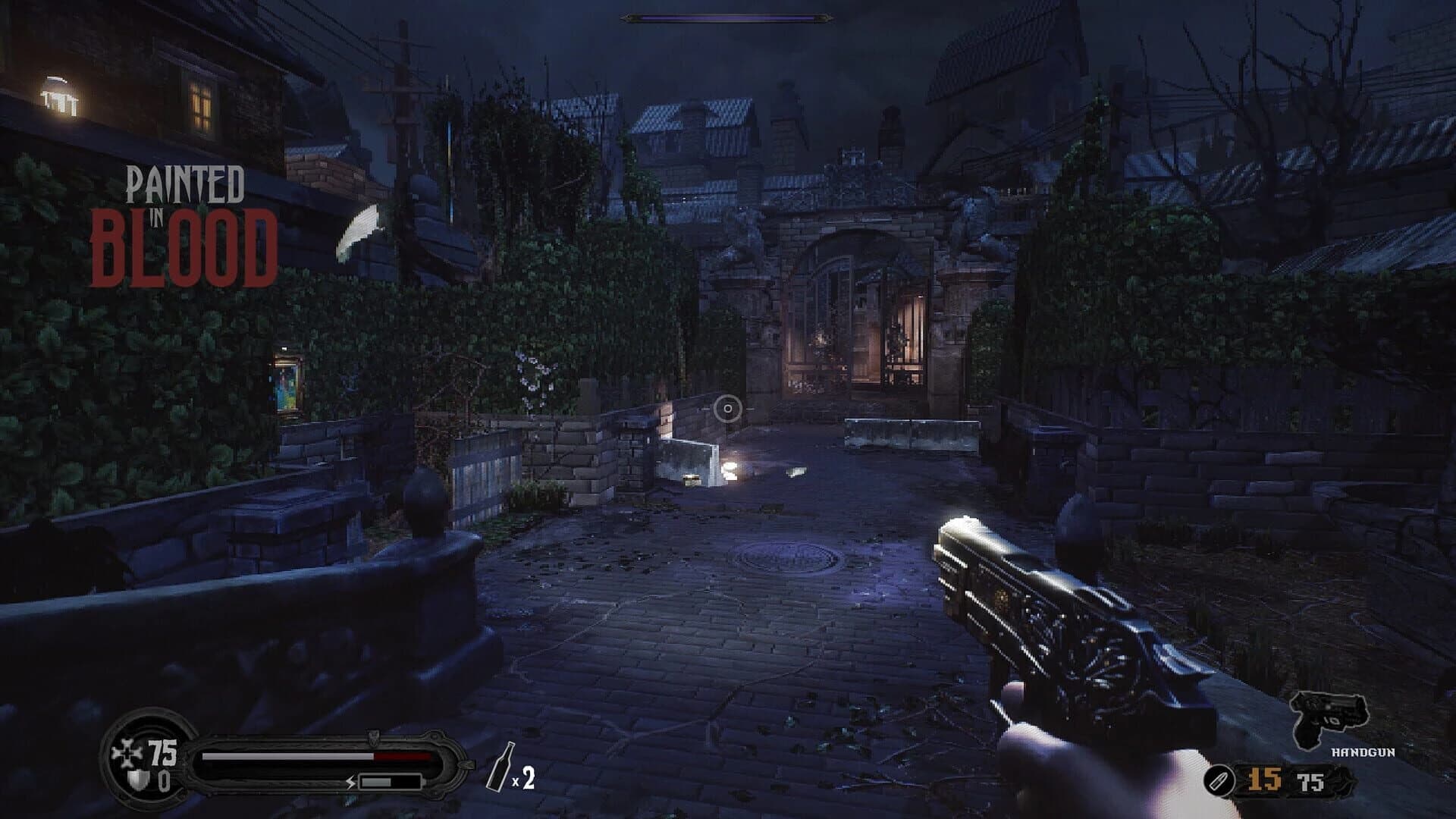Click the crosshair reticle in screen center

[x=727, y=409]
